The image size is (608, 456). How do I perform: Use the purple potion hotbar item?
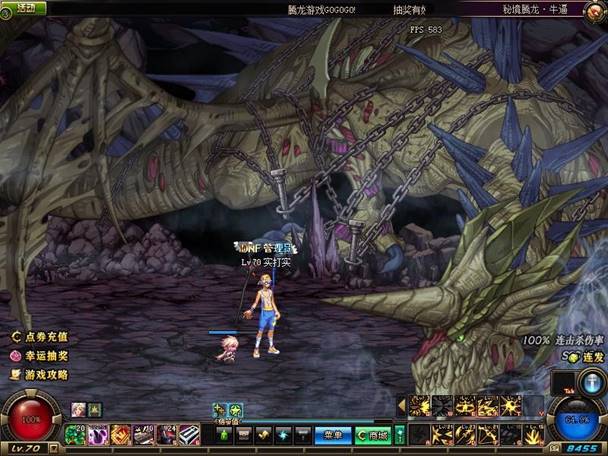[x=97, y=434]
